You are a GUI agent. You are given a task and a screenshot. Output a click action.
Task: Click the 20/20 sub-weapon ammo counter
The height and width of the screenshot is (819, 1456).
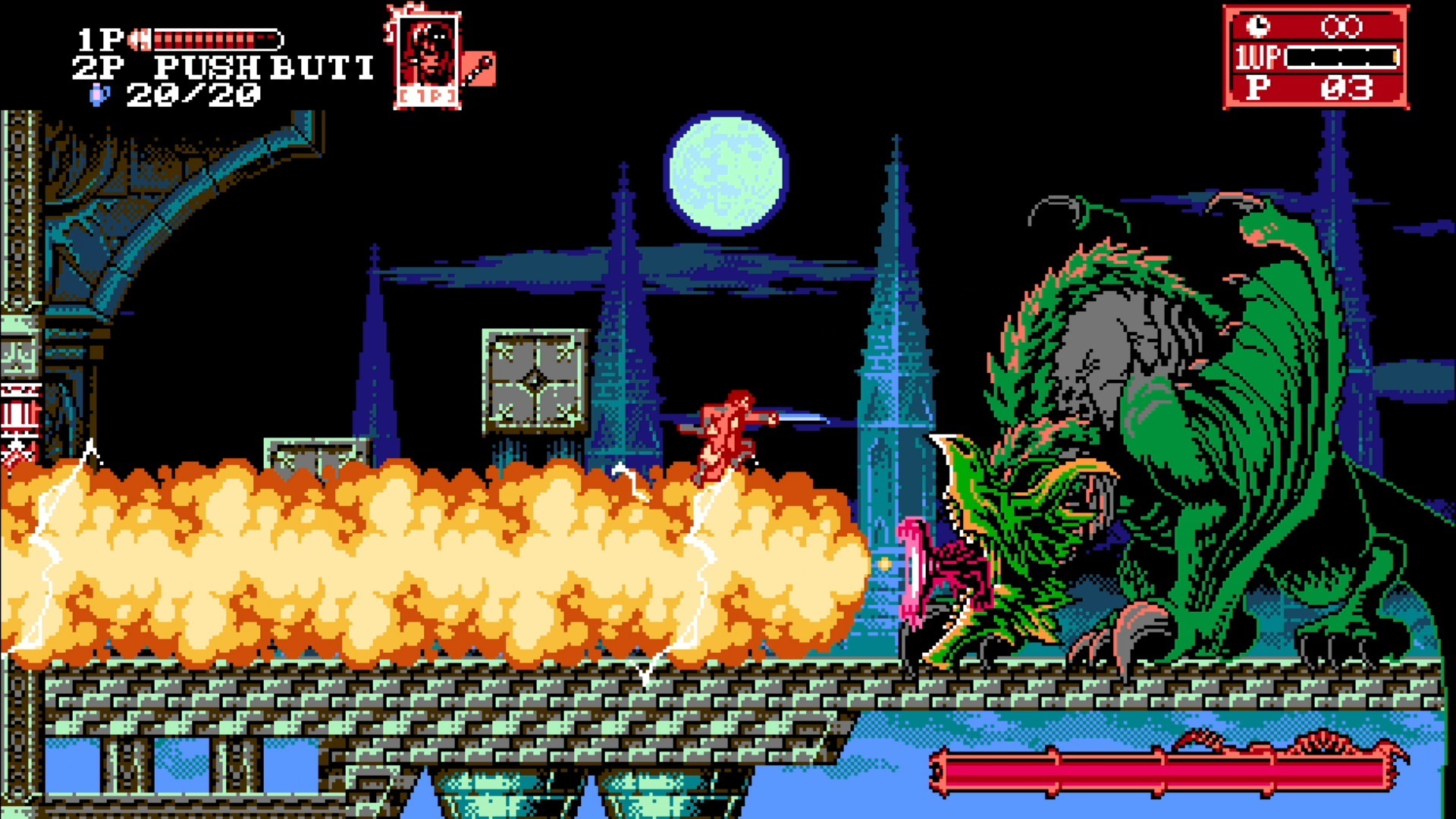tap(193, 94)
